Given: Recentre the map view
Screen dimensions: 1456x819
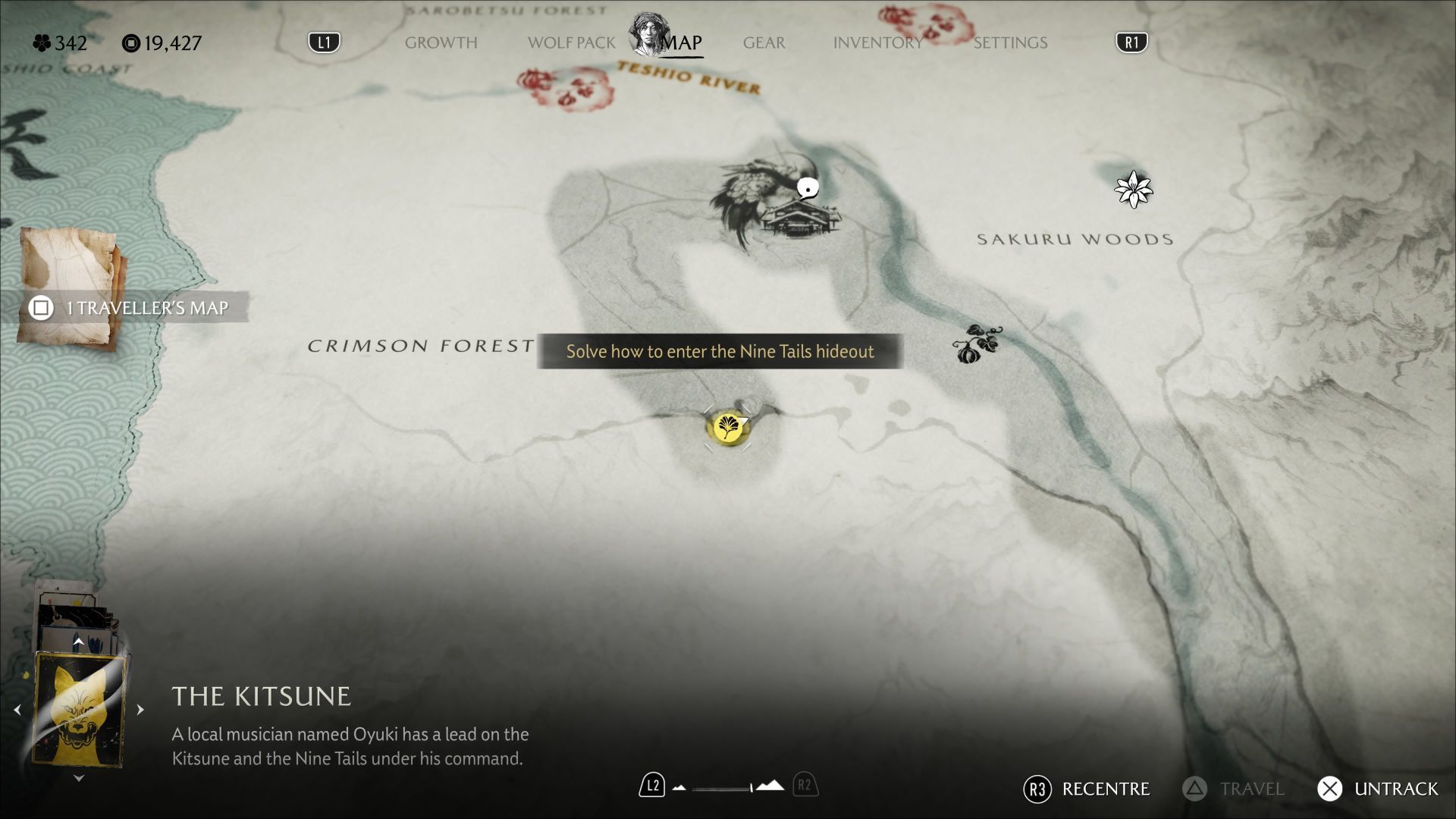Looking at the screenshot, I should (1087, 789).
